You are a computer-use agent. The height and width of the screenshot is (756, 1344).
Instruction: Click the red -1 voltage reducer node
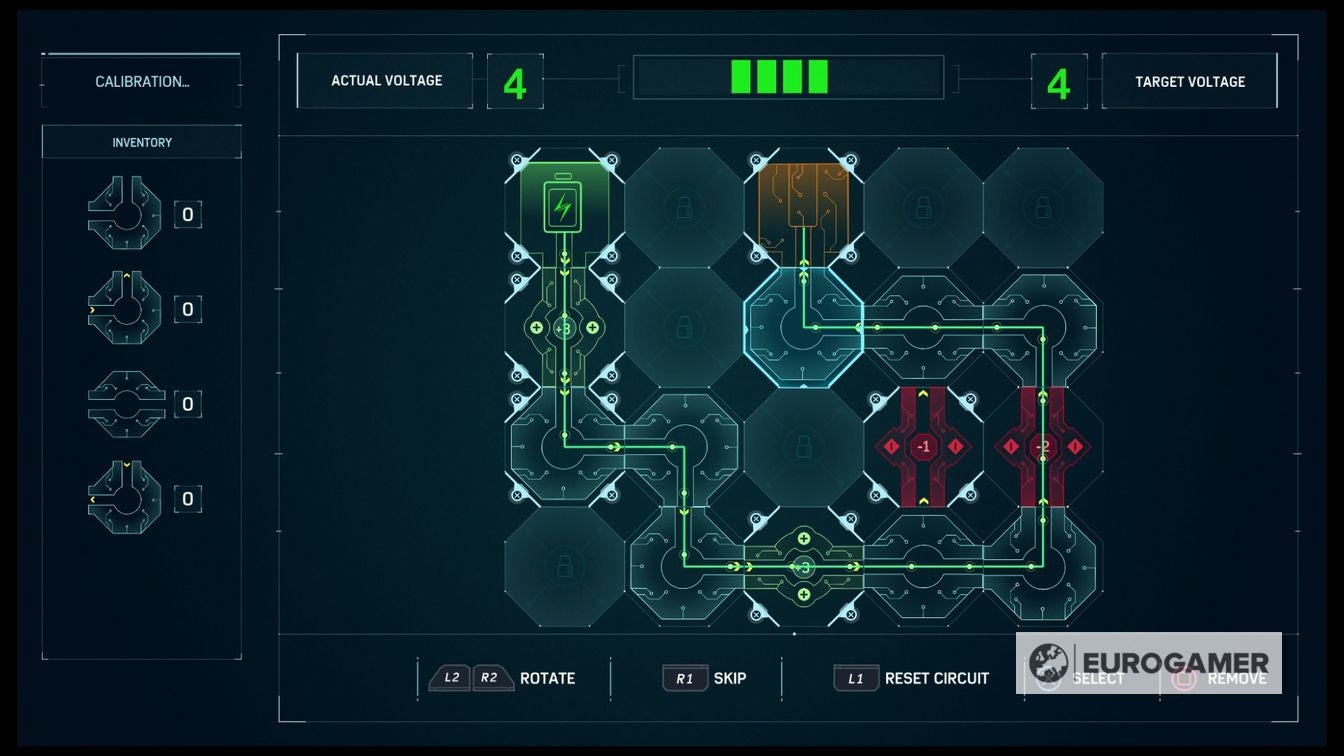pyautogui.click(x=922, y=447)
